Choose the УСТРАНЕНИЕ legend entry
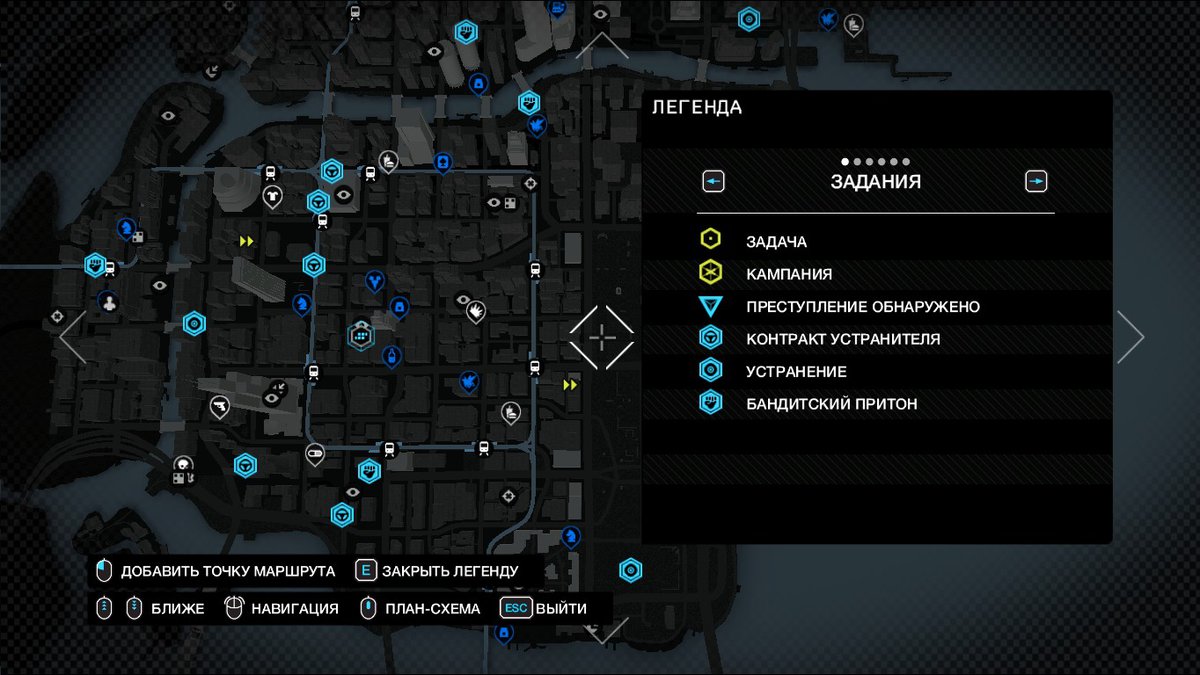 pos(796,372)
